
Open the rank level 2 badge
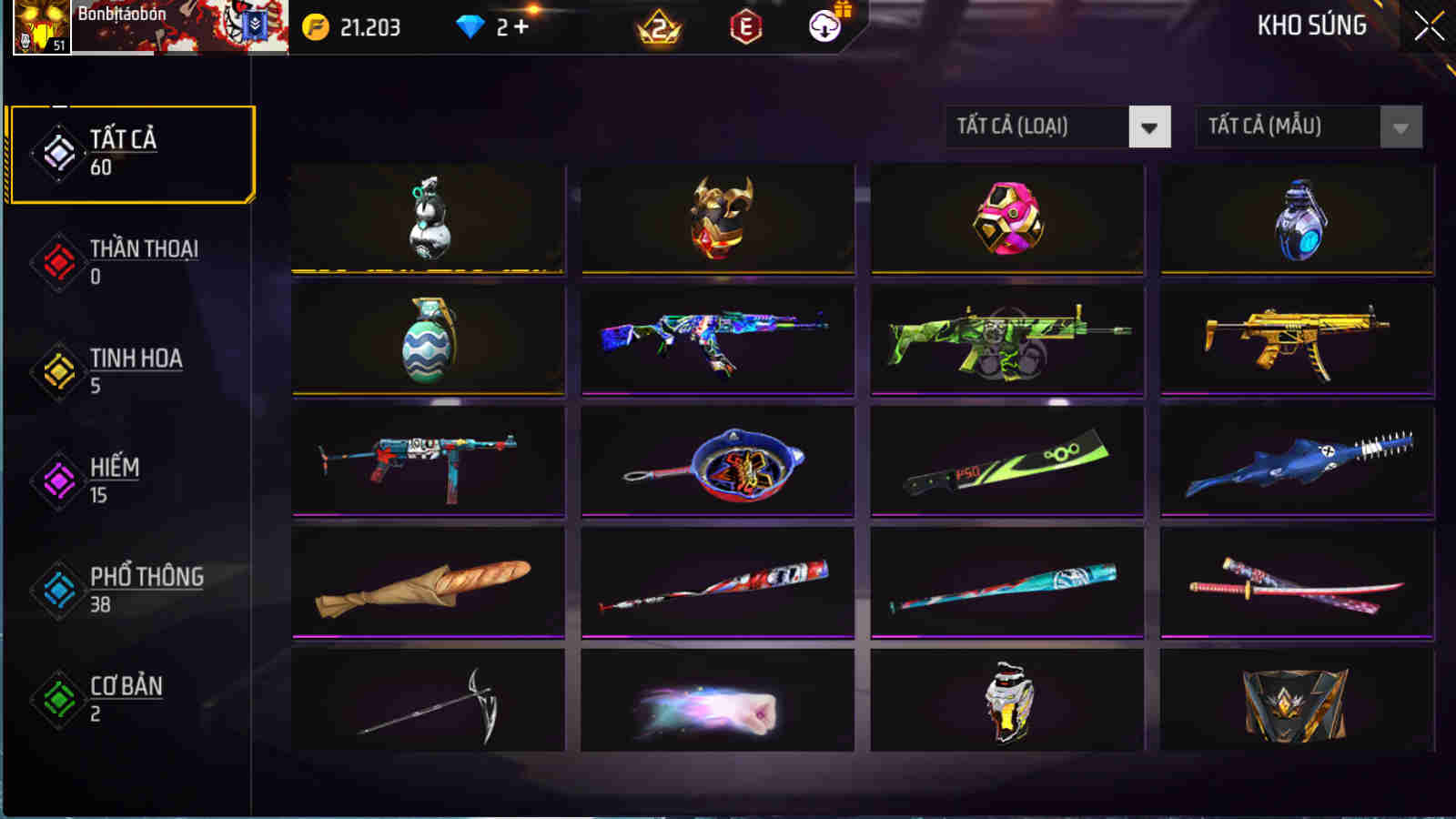click(x=657, y=26)
